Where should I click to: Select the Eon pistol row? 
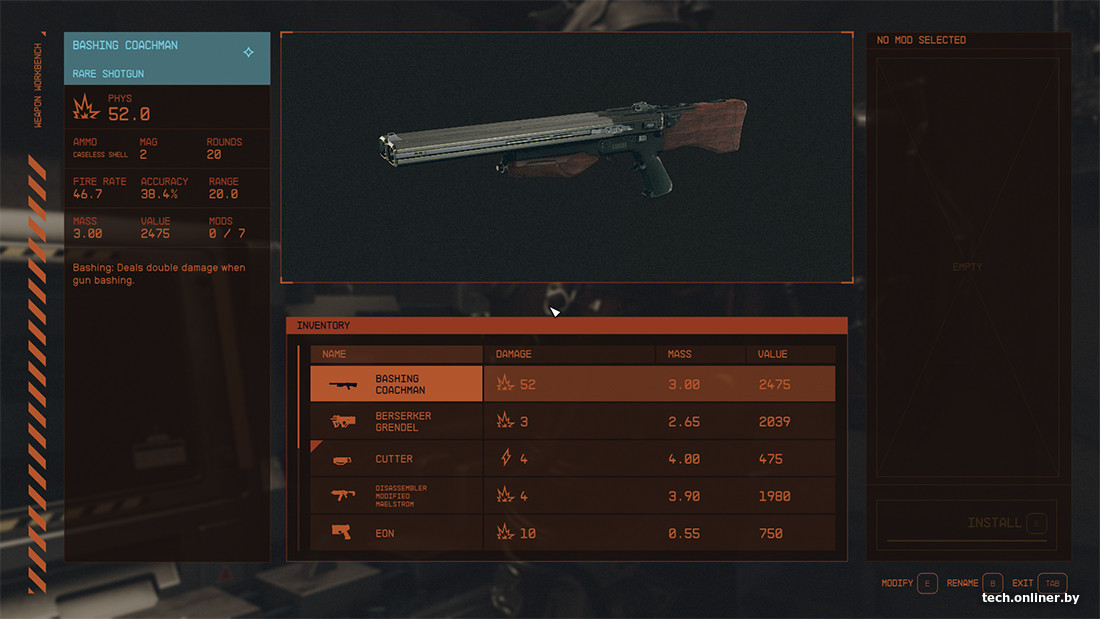(572, 533)
